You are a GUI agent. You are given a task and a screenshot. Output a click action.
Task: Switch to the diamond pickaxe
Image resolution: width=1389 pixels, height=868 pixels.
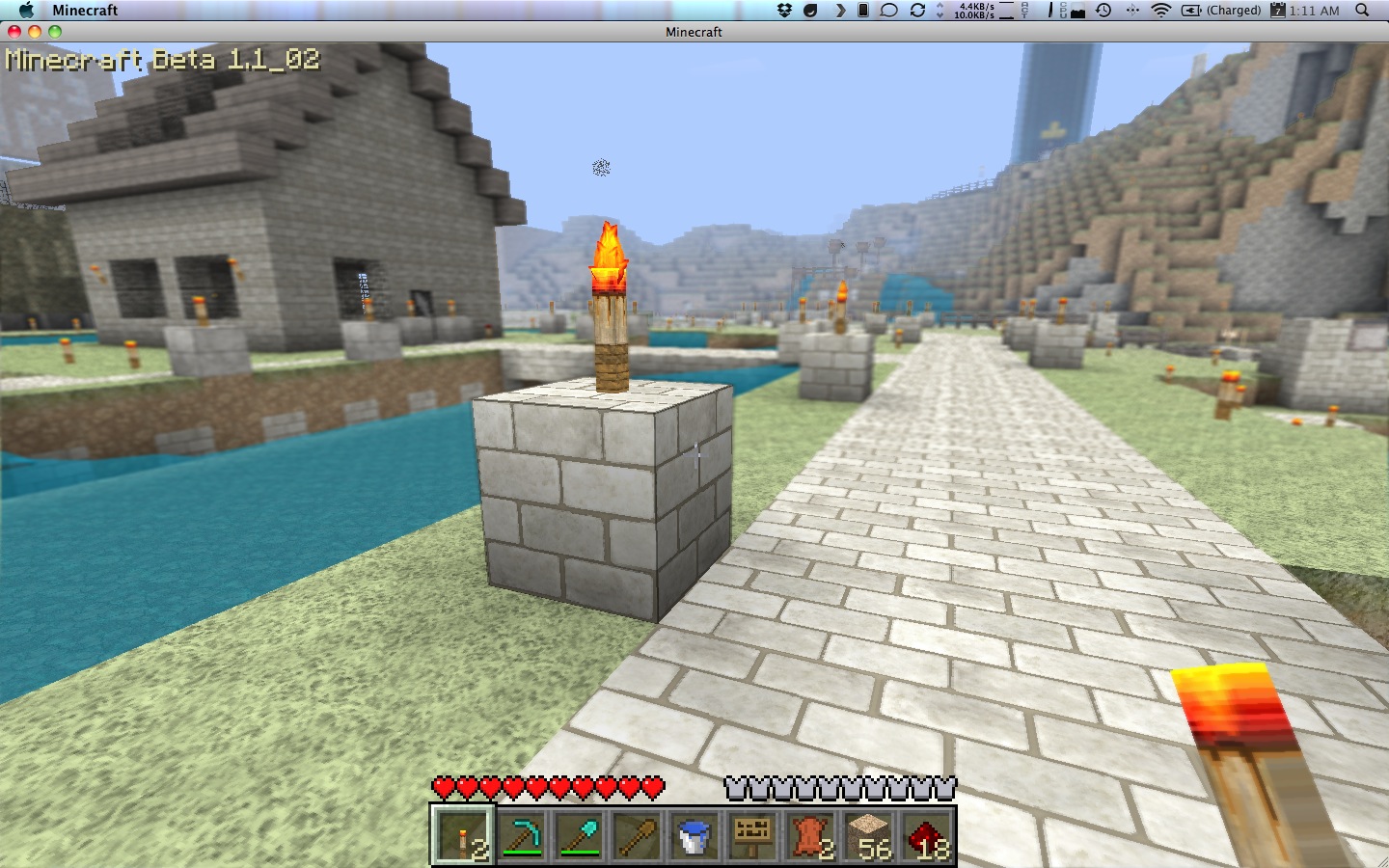[521, 835]
